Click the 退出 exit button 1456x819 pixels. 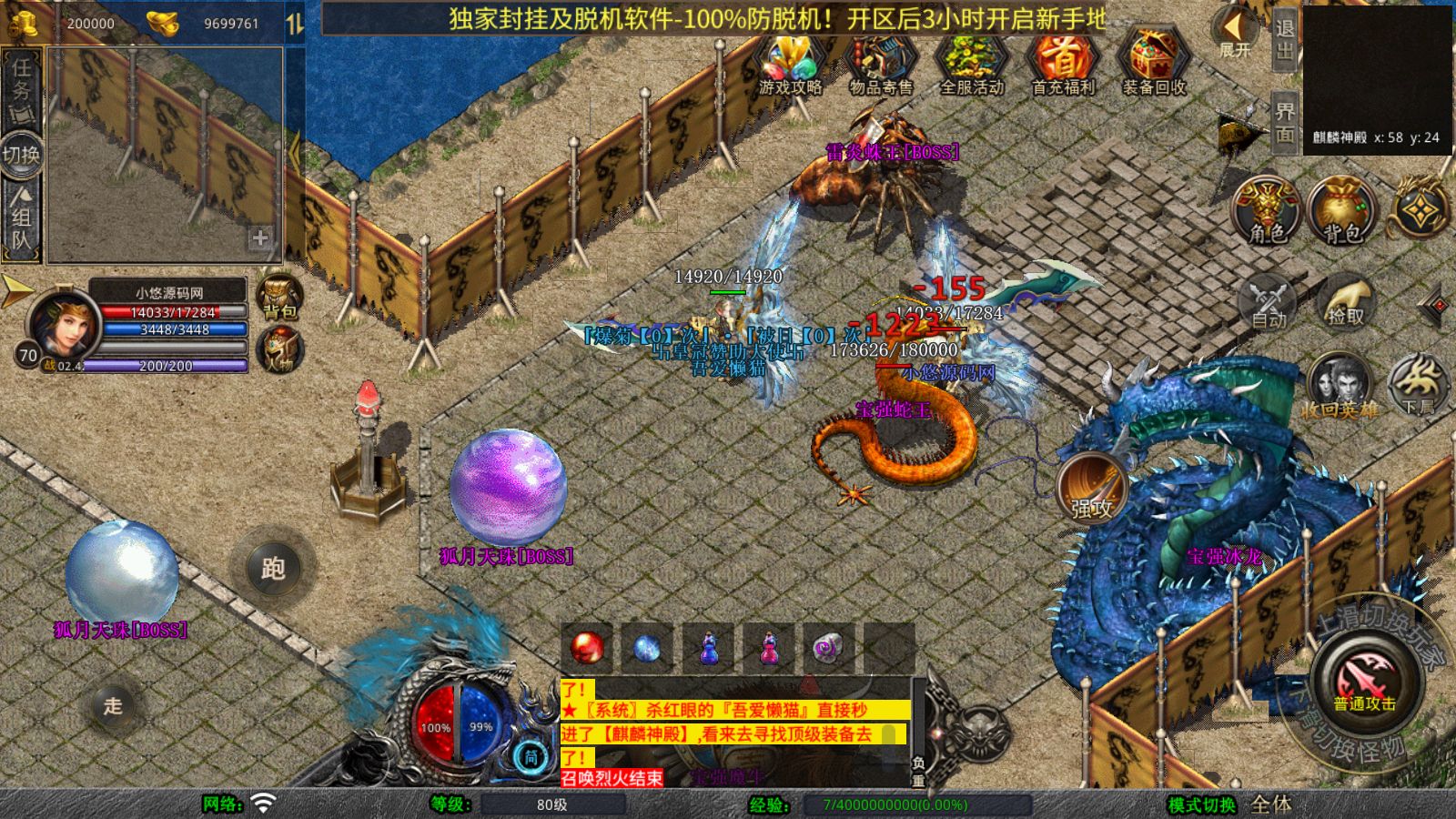(x=1284, y=39)
